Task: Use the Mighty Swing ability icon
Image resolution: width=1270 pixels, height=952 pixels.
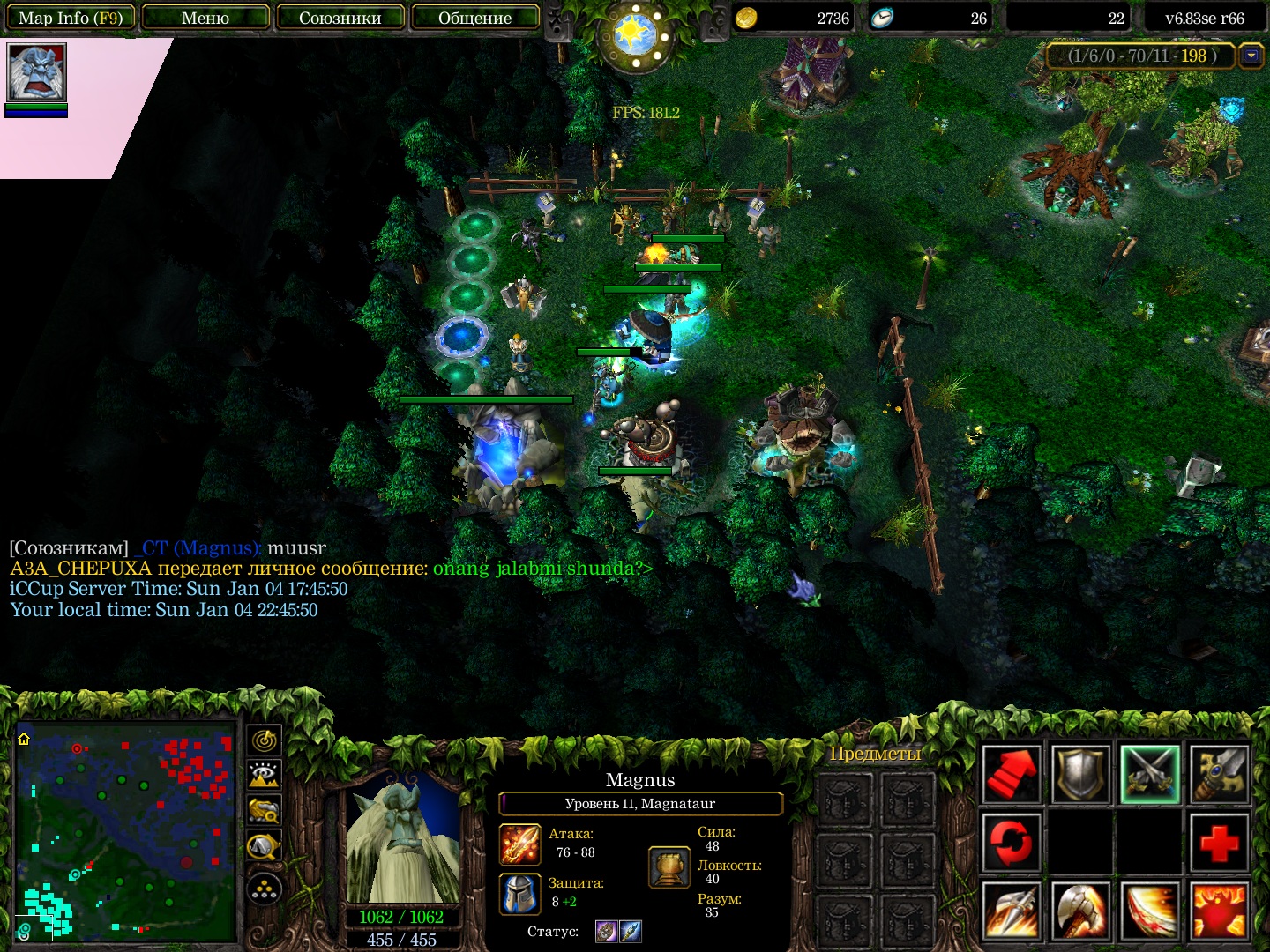Action: click(1150, 911)
